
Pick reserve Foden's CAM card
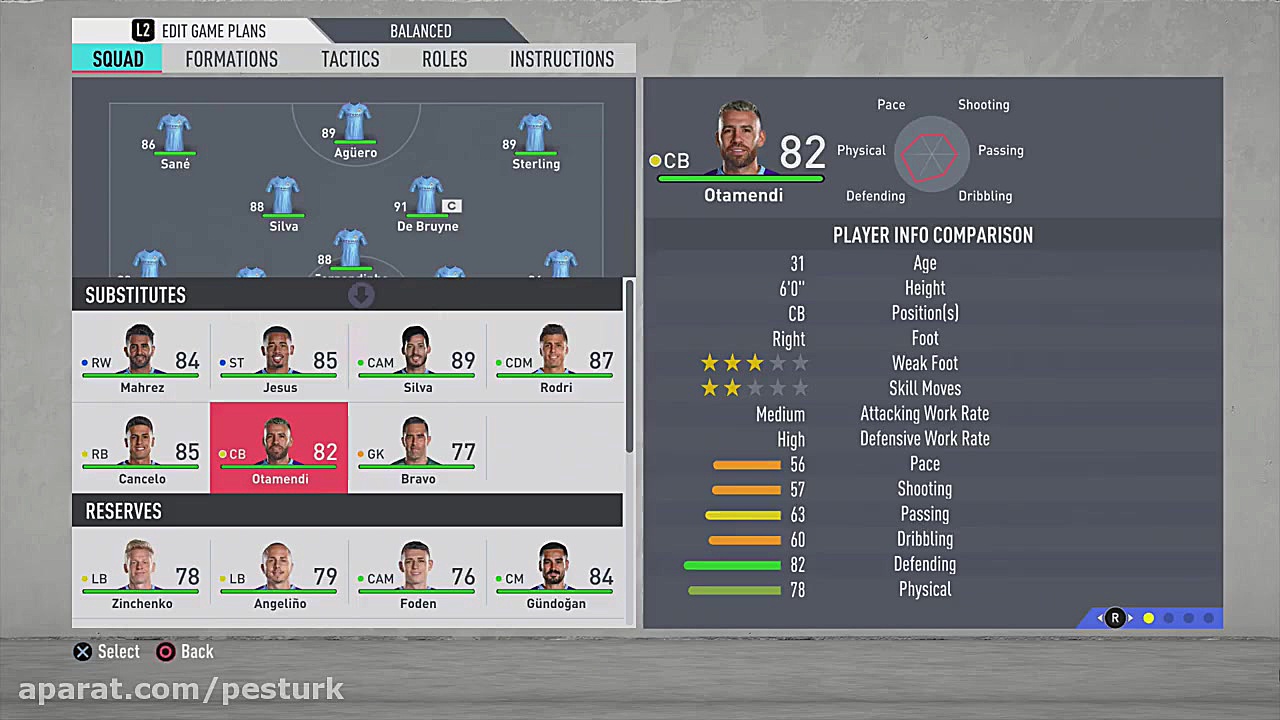coord(417,575)
